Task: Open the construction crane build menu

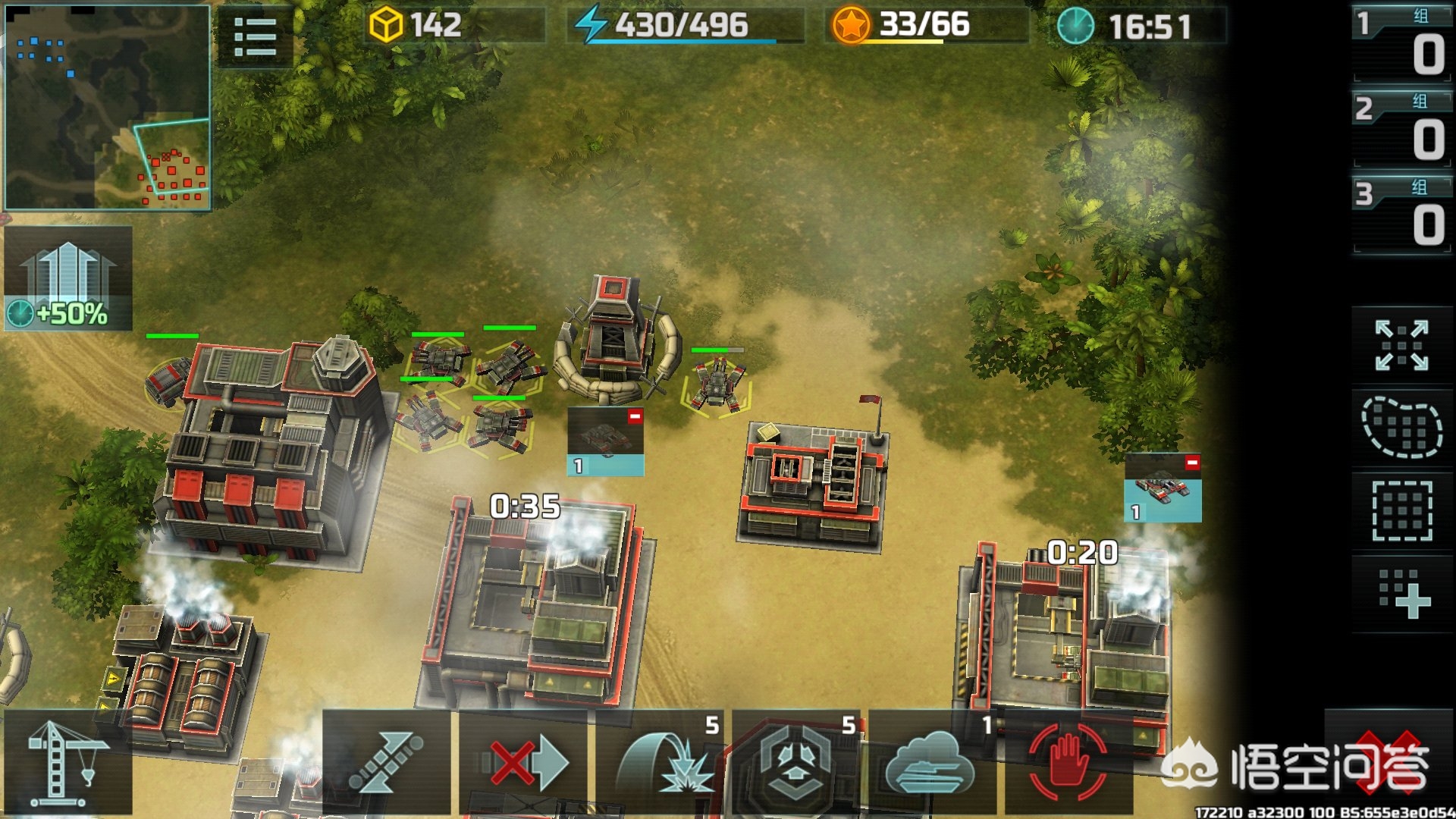Action: [x=67, y=762]
